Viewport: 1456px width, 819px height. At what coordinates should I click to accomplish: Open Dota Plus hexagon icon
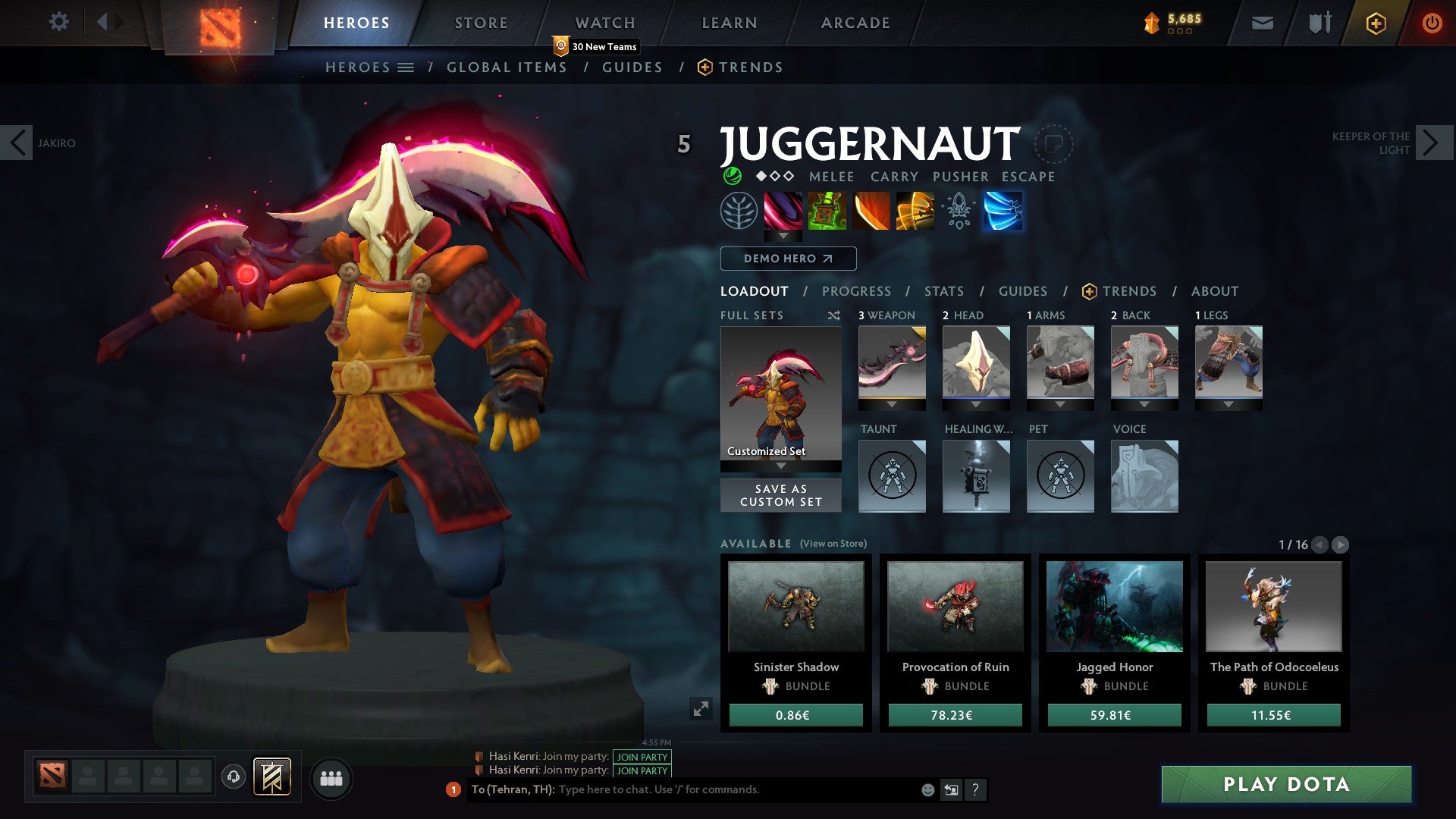(x=1376, y=23)
